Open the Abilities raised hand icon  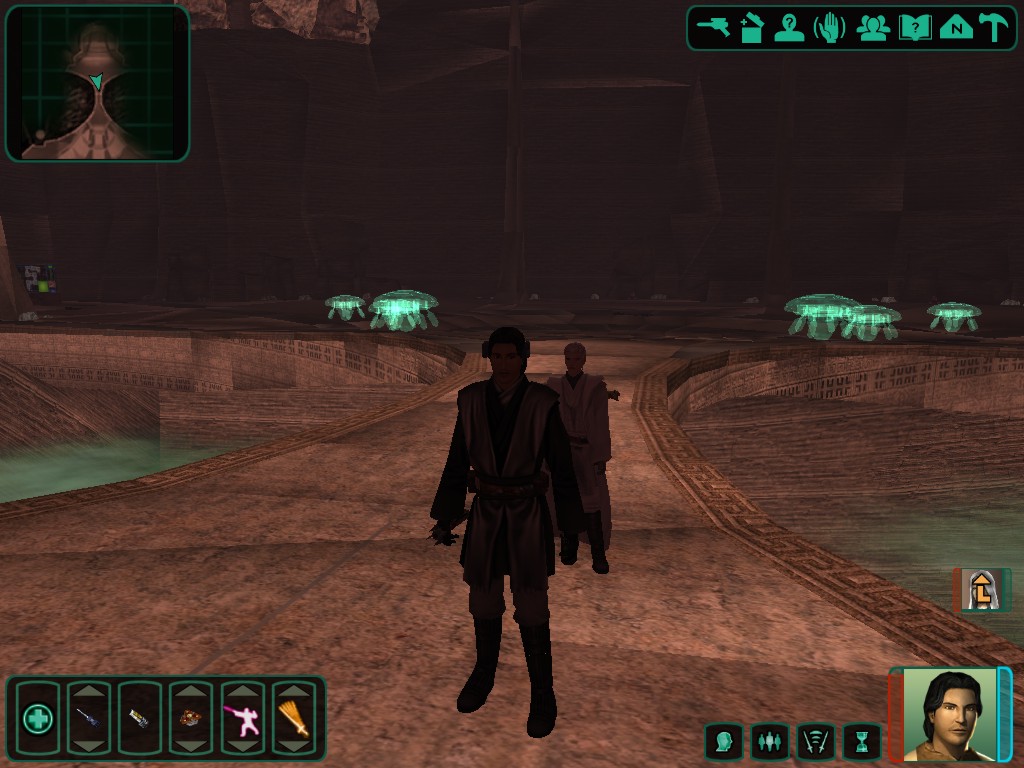(830, 28)
